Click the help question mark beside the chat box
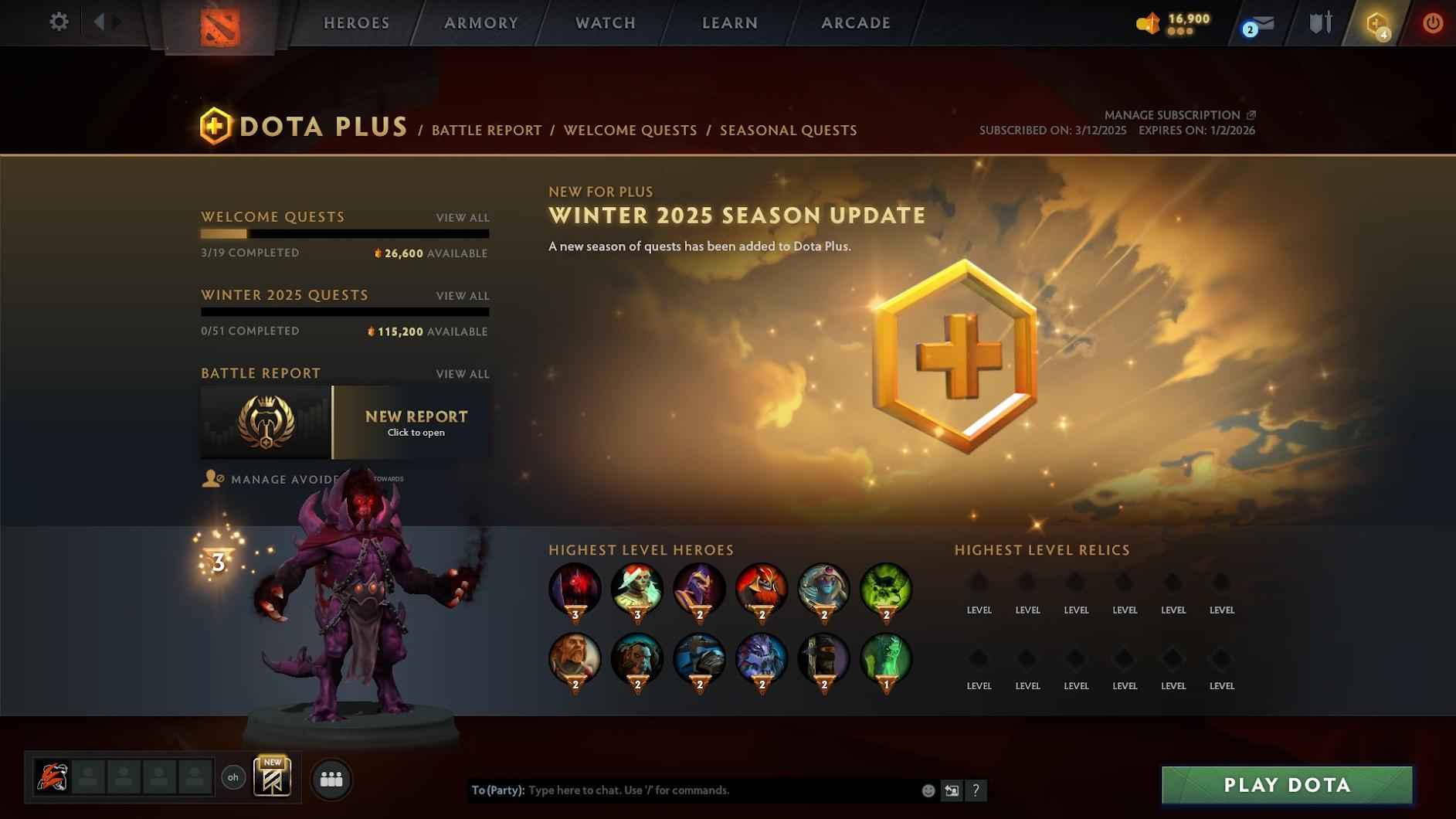Image resolution: width=1456 pixels, height=819 pixels. [976, 790]
